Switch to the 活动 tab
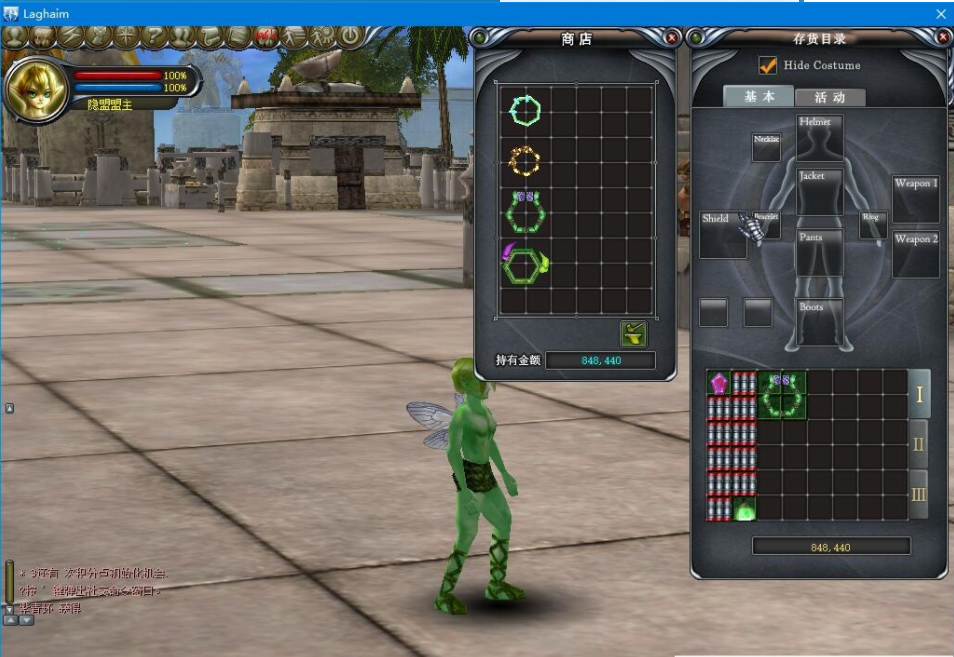Viewport: 954px width, 657px height. tap(829, 97)
